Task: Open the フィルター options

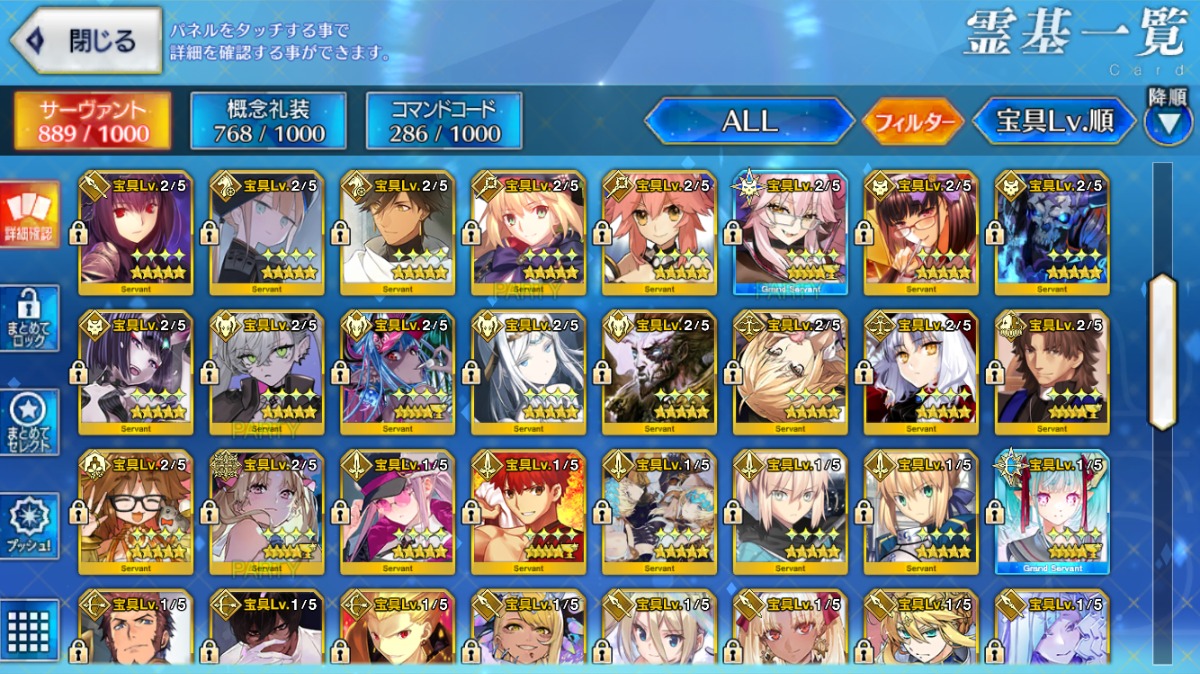Action: [912, 122]
